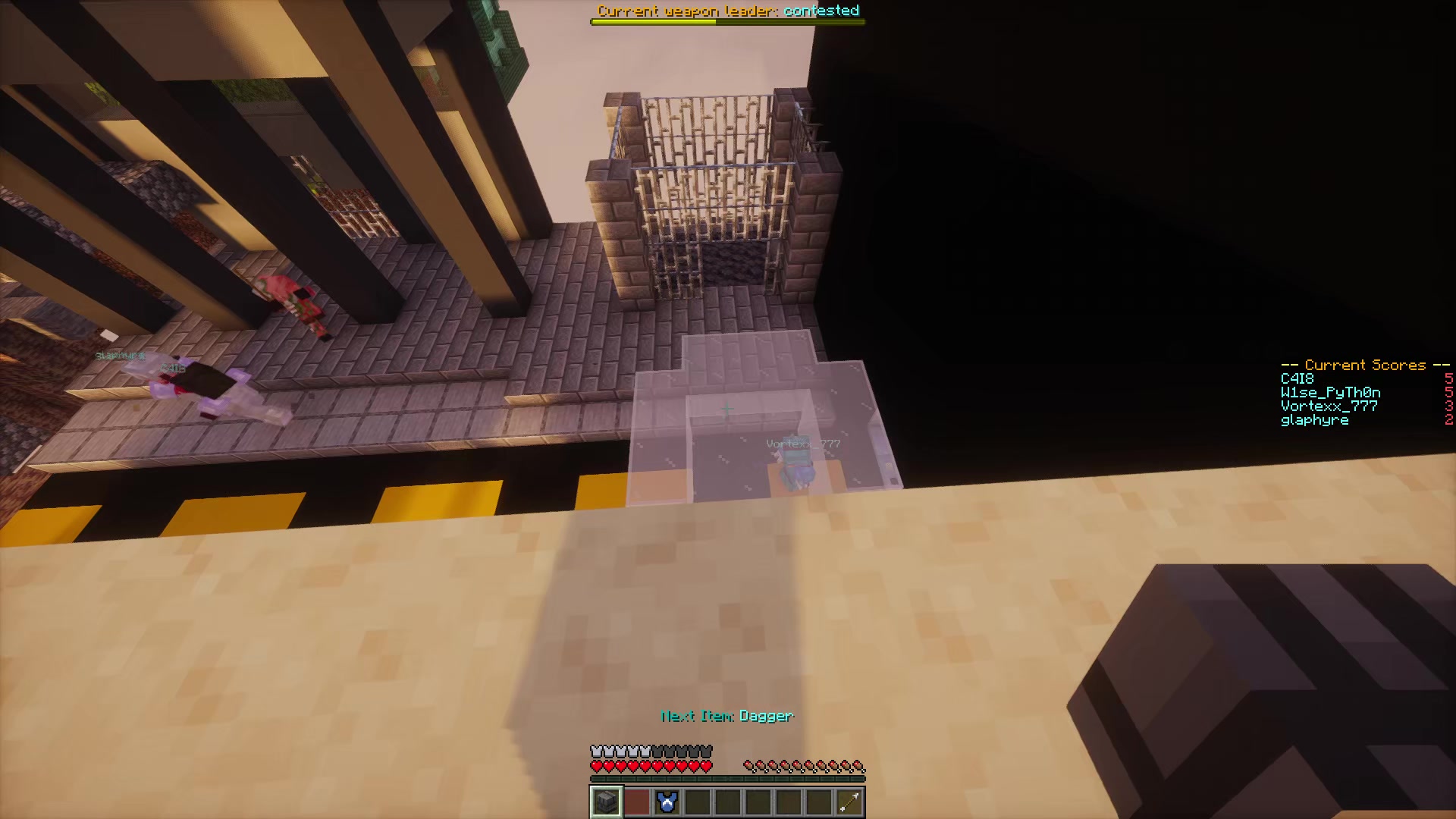The image size is (1456, 819).
Task: Click the crosshair at screen center
Action: click(x=726, y=409)
